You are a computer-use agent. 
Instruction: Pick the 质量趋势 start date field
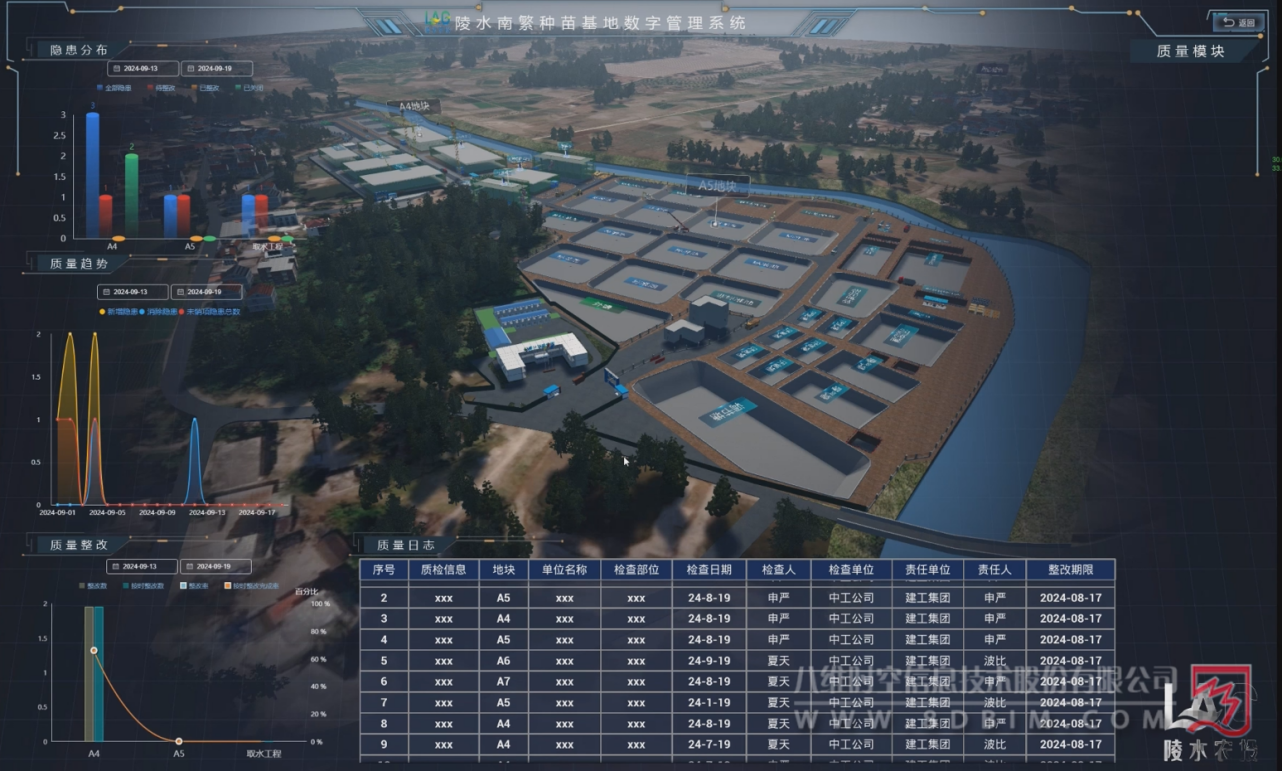coord(132,292)
